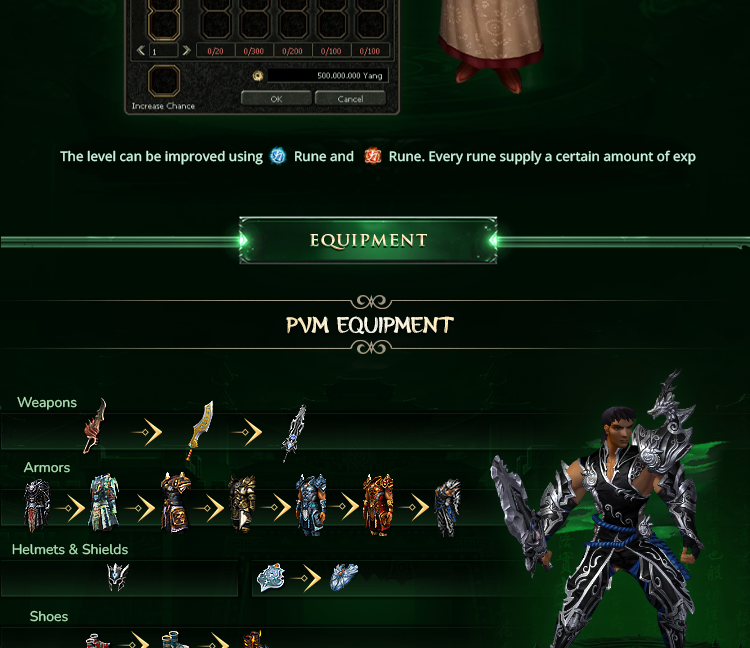This screenshot has width=750, height=648.
Task: Increase the quantity with the right arrow
Action: coord(186,51)
